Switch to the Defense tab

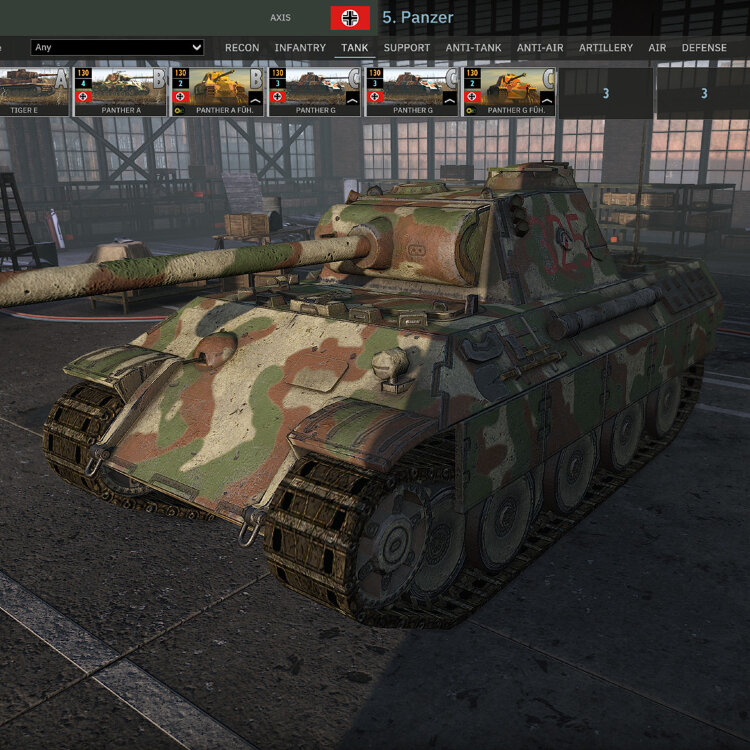(x=704, y=48)
